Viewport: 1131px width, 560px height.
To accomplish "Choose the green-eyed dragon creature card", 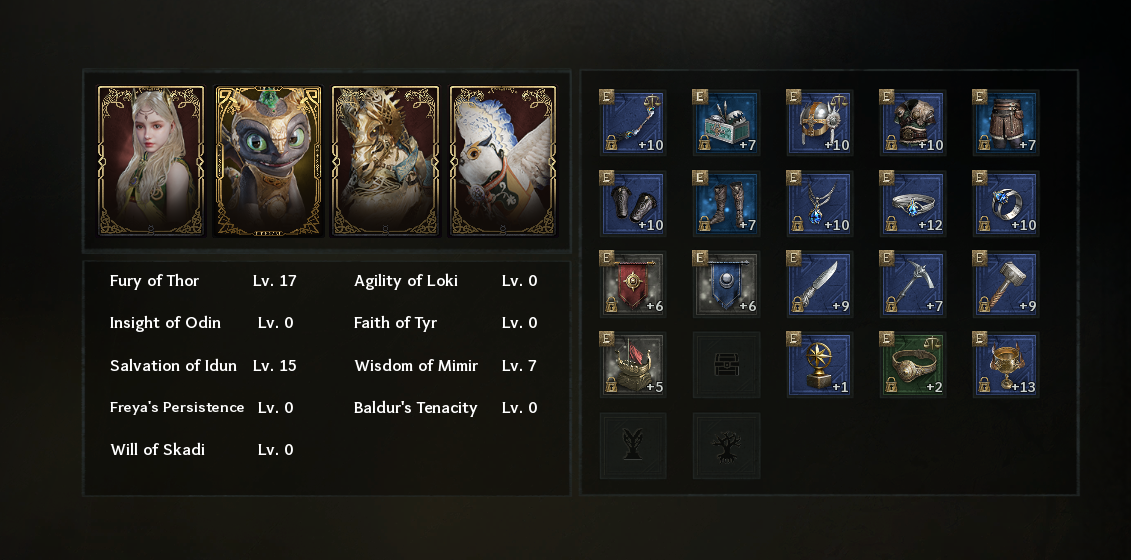I will point(268,161).
